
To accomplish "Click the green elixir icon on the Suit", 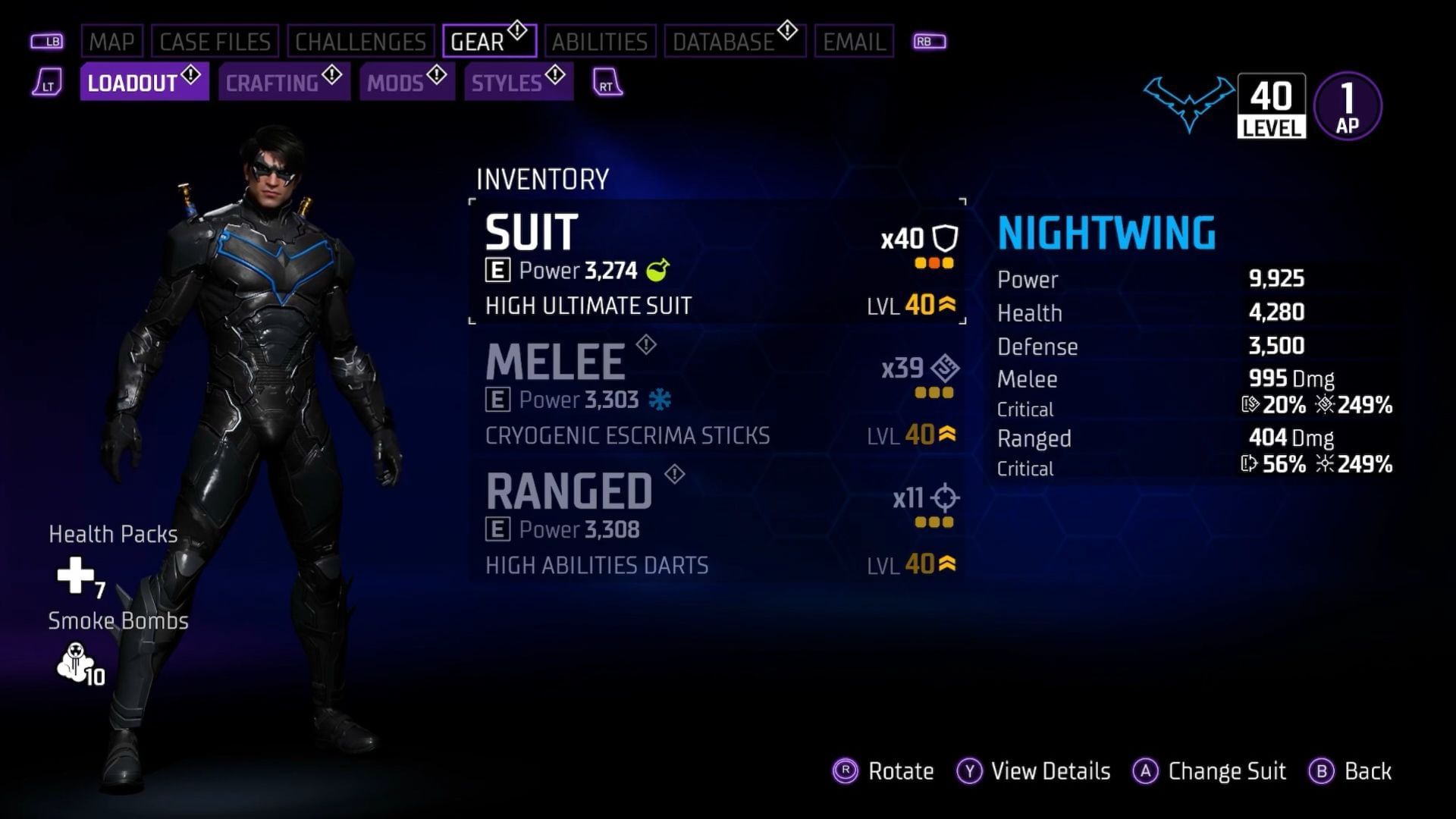I will 659,270.
